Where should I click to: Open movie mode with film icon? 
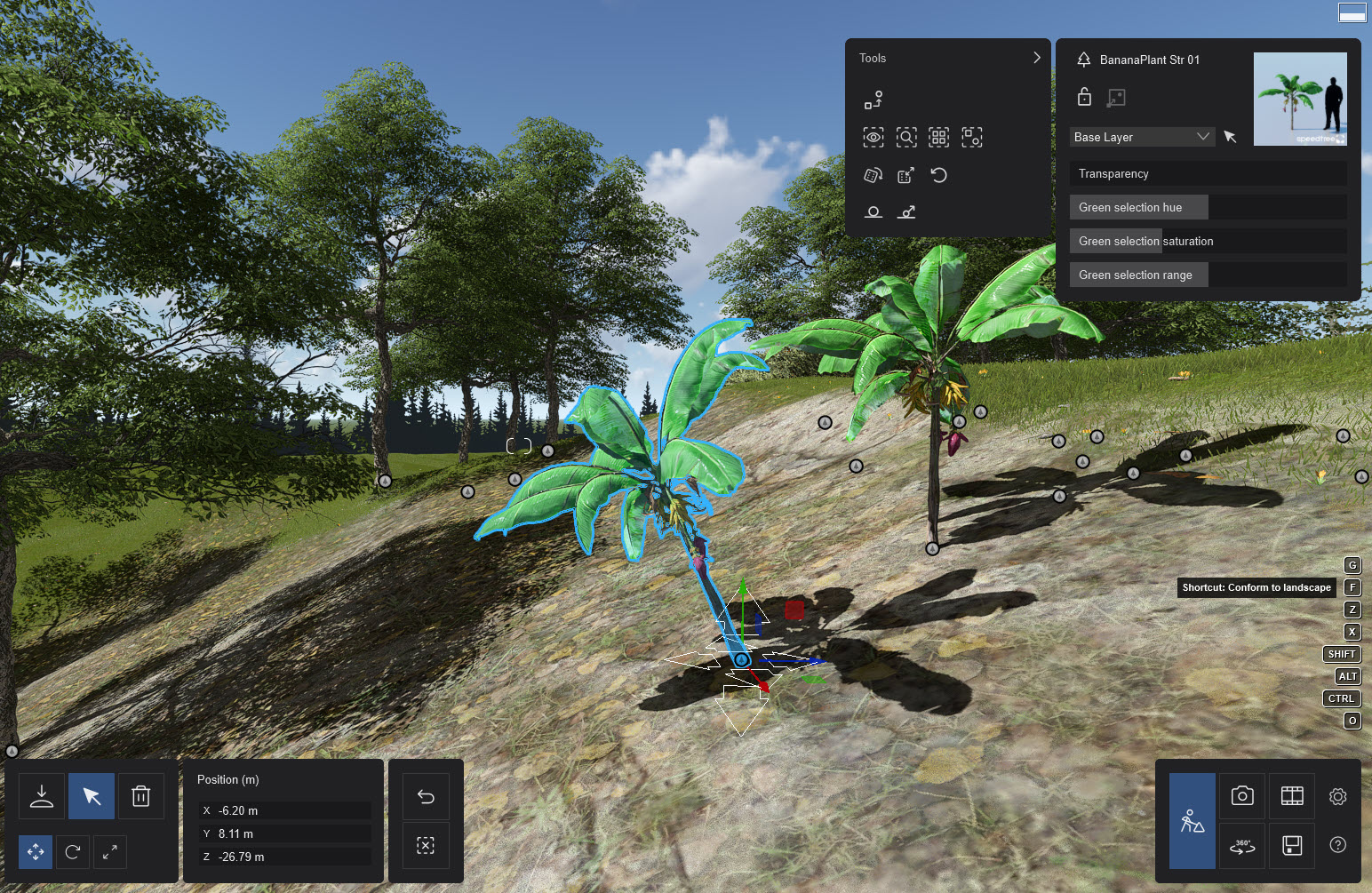(x=1292, y=795)
